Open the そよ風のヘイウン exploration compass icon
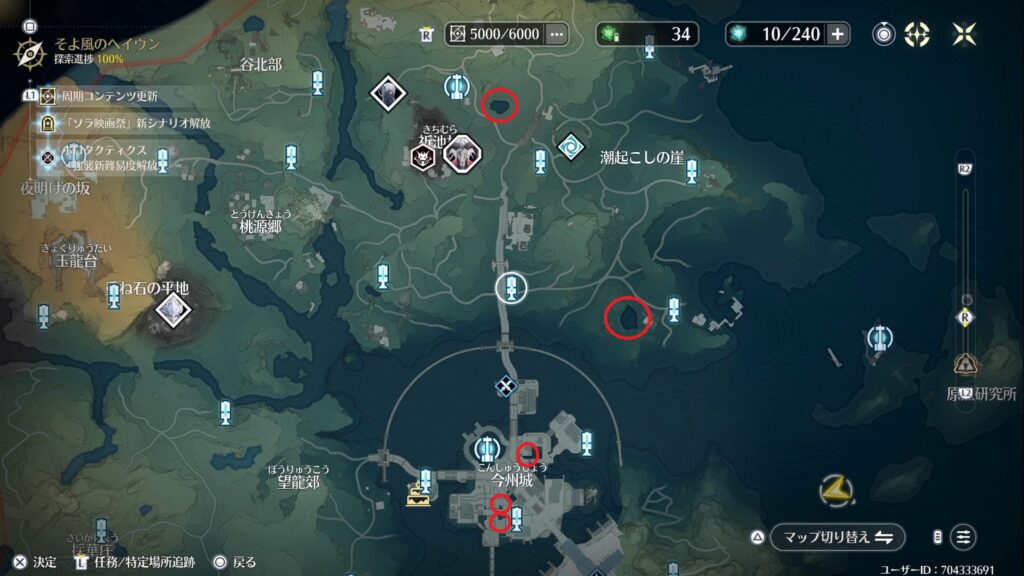Image resolution: width=1024 pixels, height=576 pixels. click(x=30, y=51)
